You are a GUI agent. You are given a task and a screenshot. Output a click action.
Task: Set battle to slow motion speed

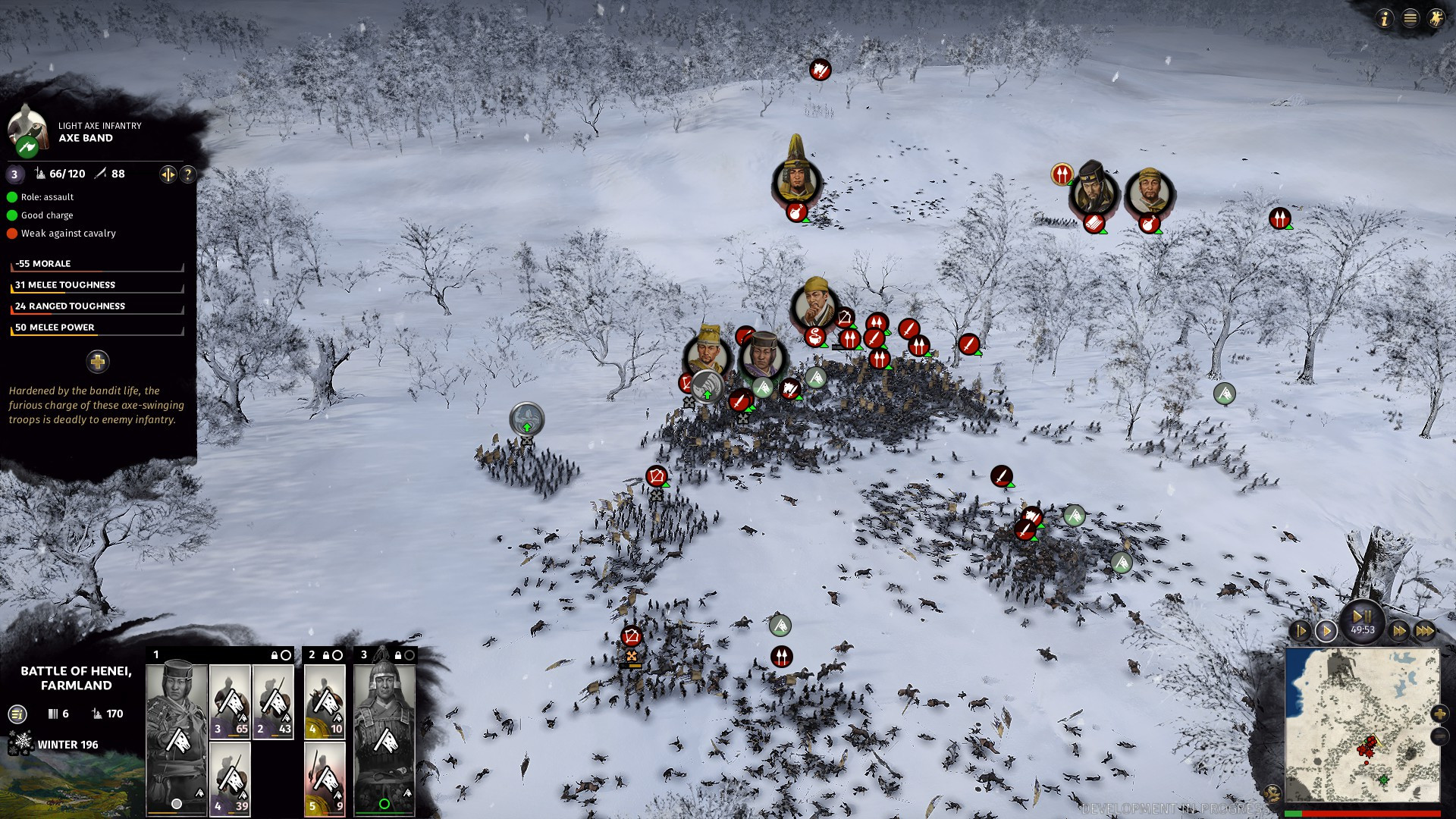1300,631
